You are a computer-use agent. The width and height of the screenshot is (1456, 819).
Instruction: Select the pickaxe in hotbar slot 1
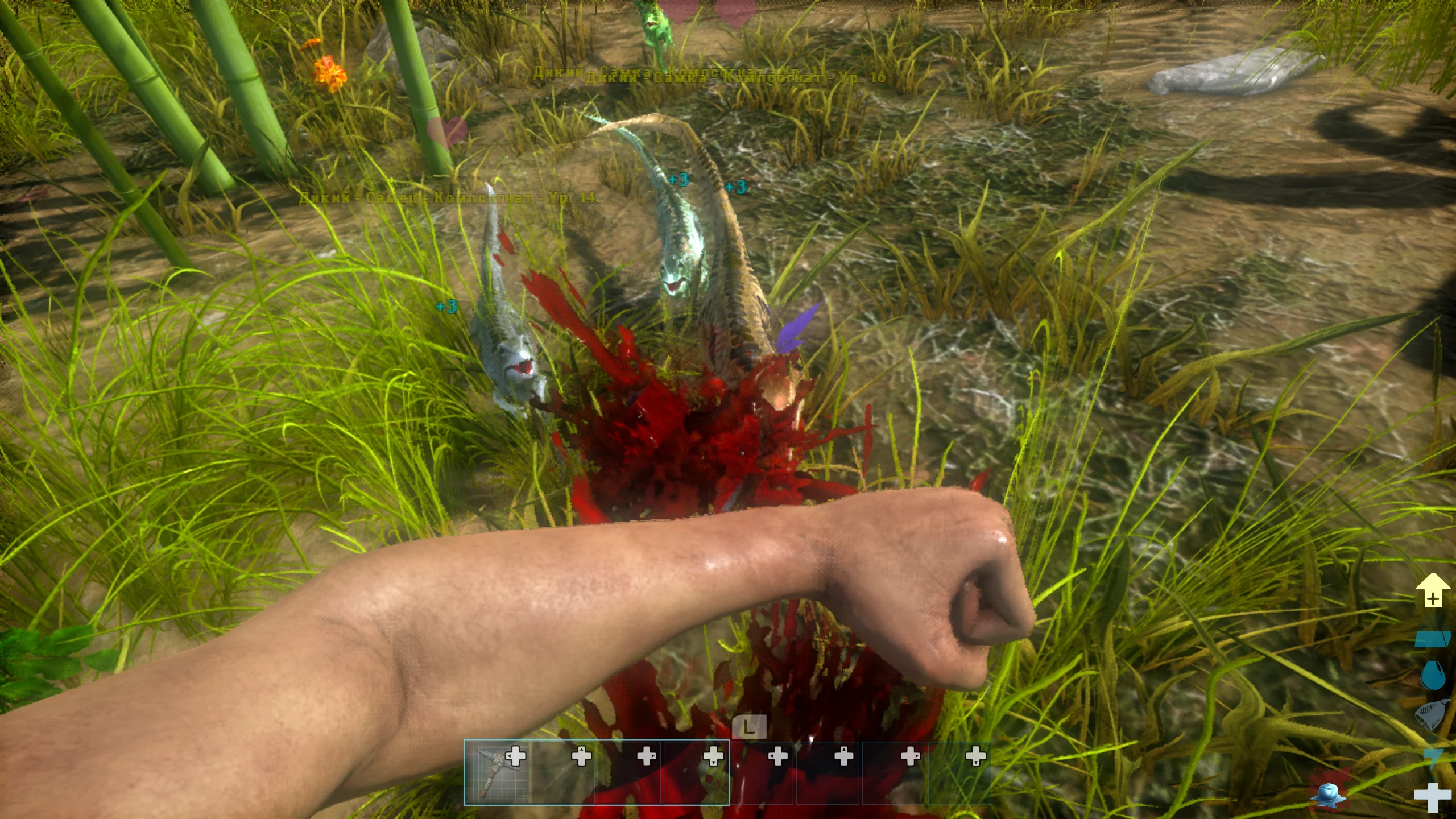[x=498, y=772]
